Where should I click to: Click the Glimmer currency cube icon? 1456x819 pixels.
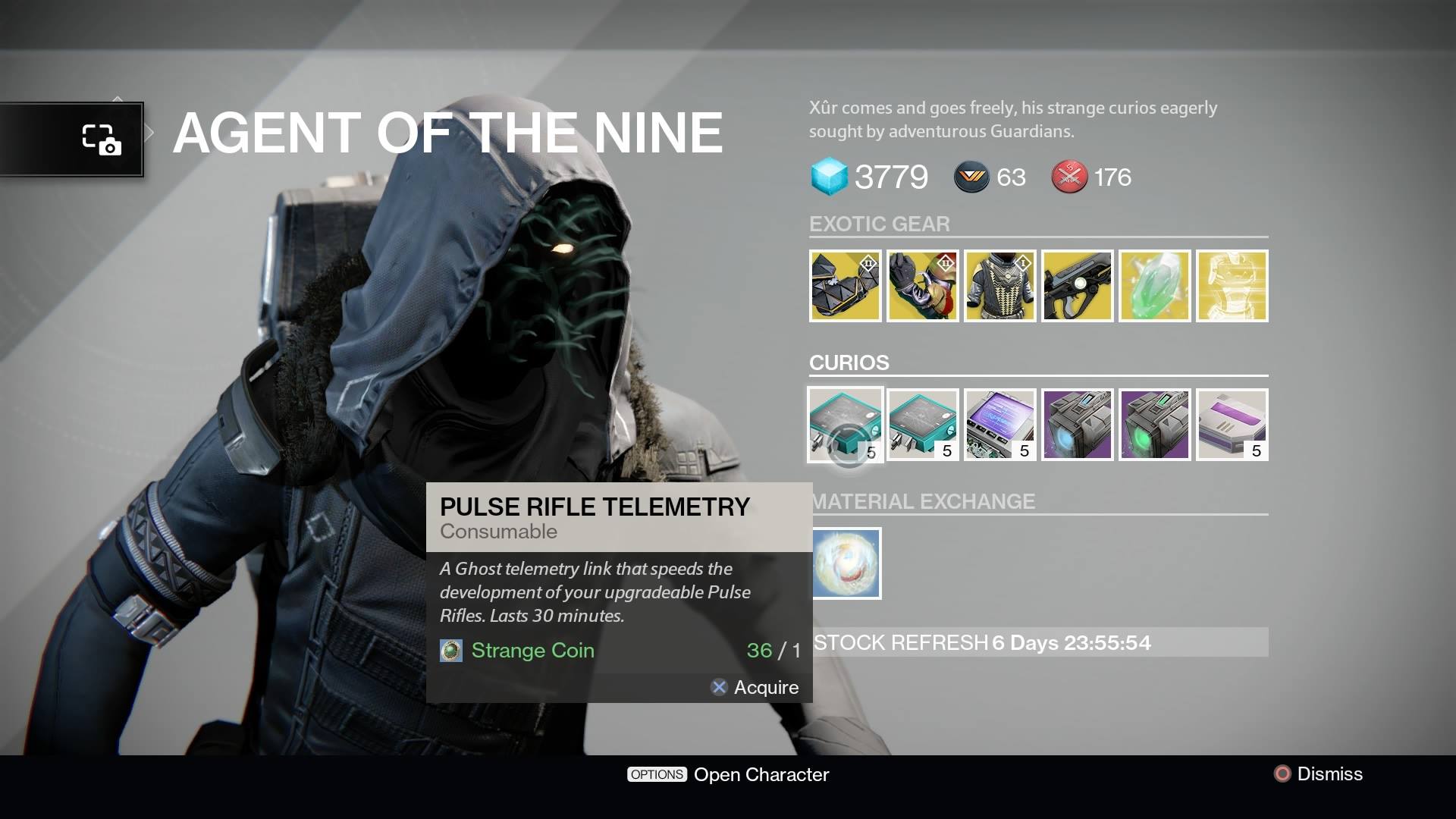click(829, 177)
